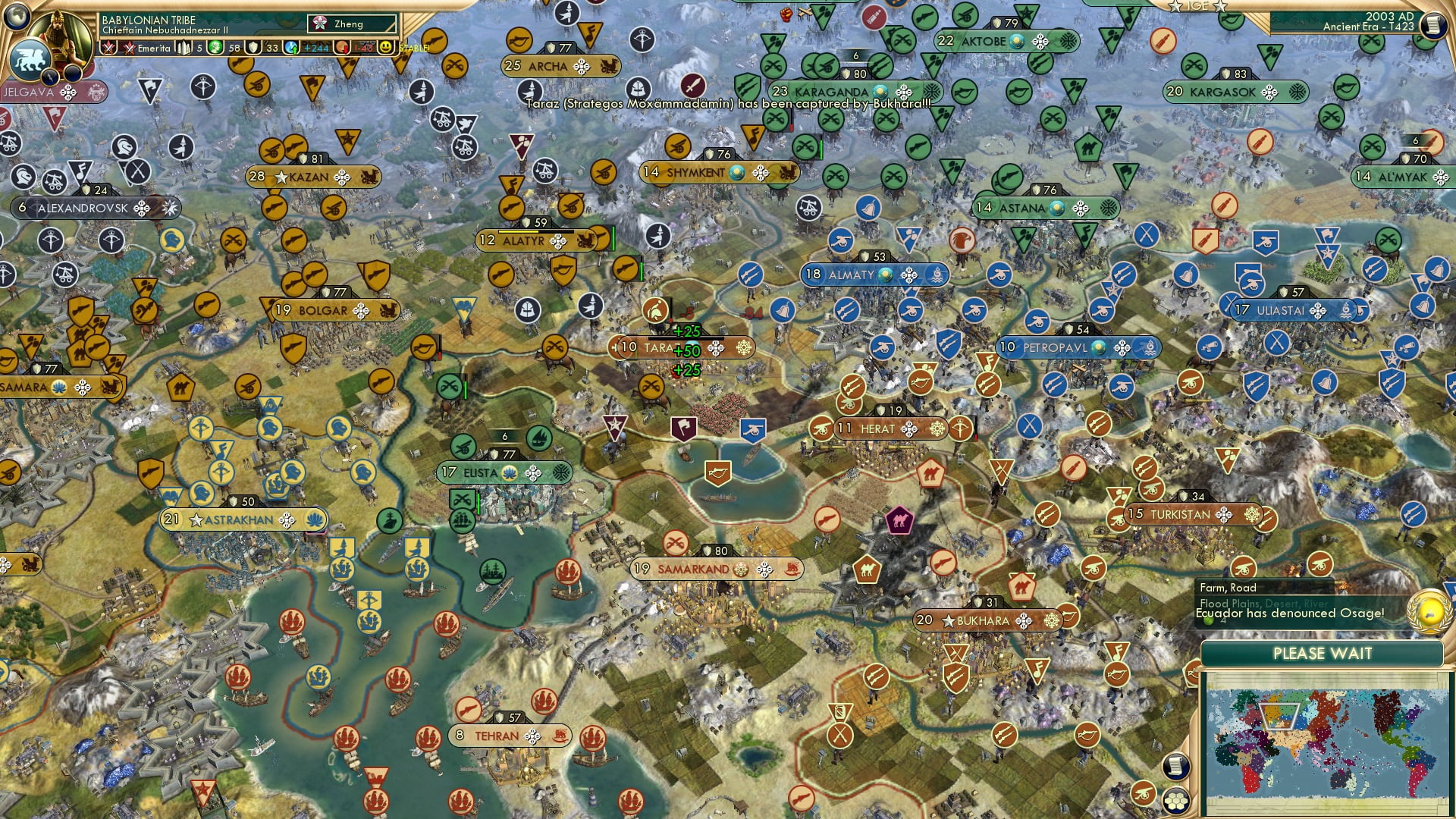
Task: Click the 'Ecuador has denounced Osage!' notification
Action: point(1291,613)
